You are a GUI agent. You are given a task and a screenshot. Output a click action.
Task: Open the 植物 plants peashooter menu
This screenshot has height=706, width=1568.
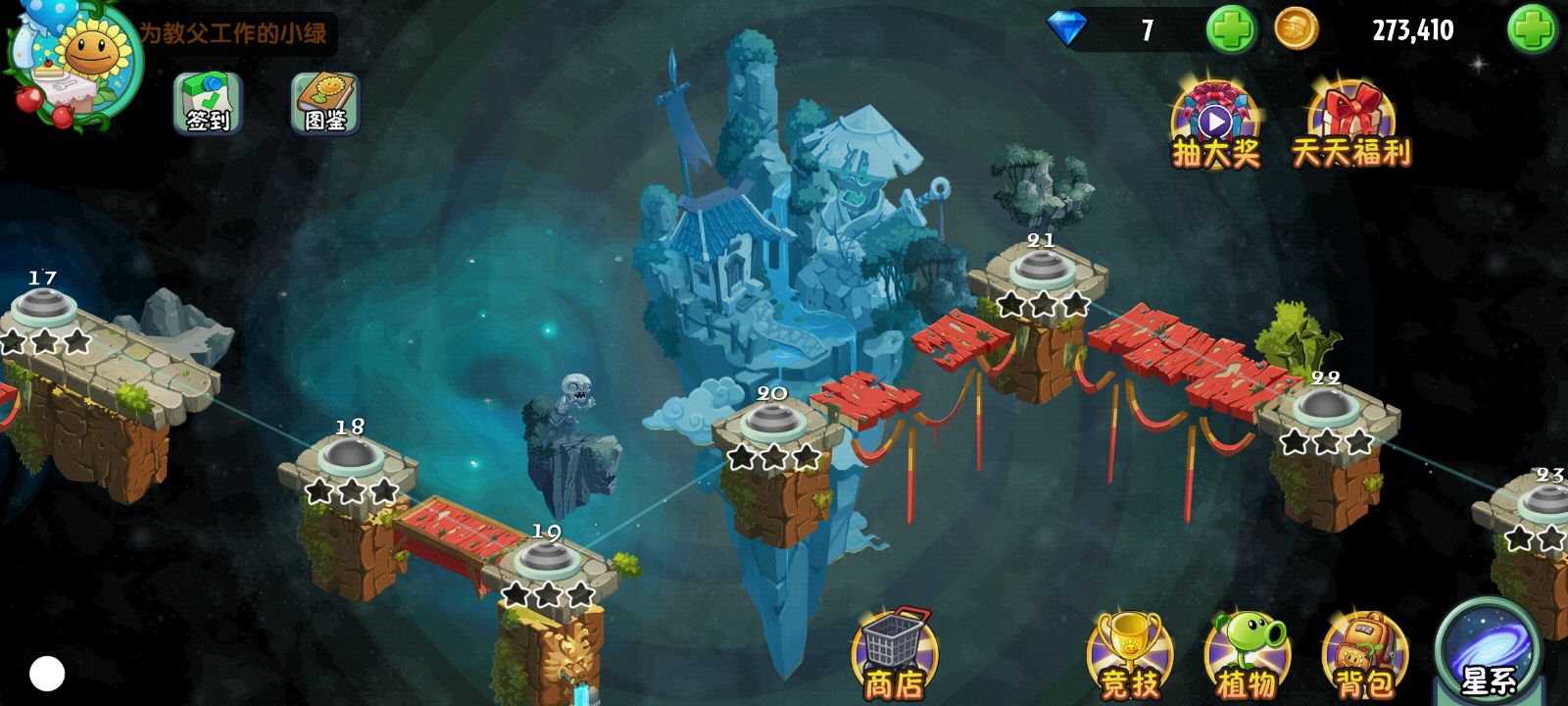click(1248, 655)
